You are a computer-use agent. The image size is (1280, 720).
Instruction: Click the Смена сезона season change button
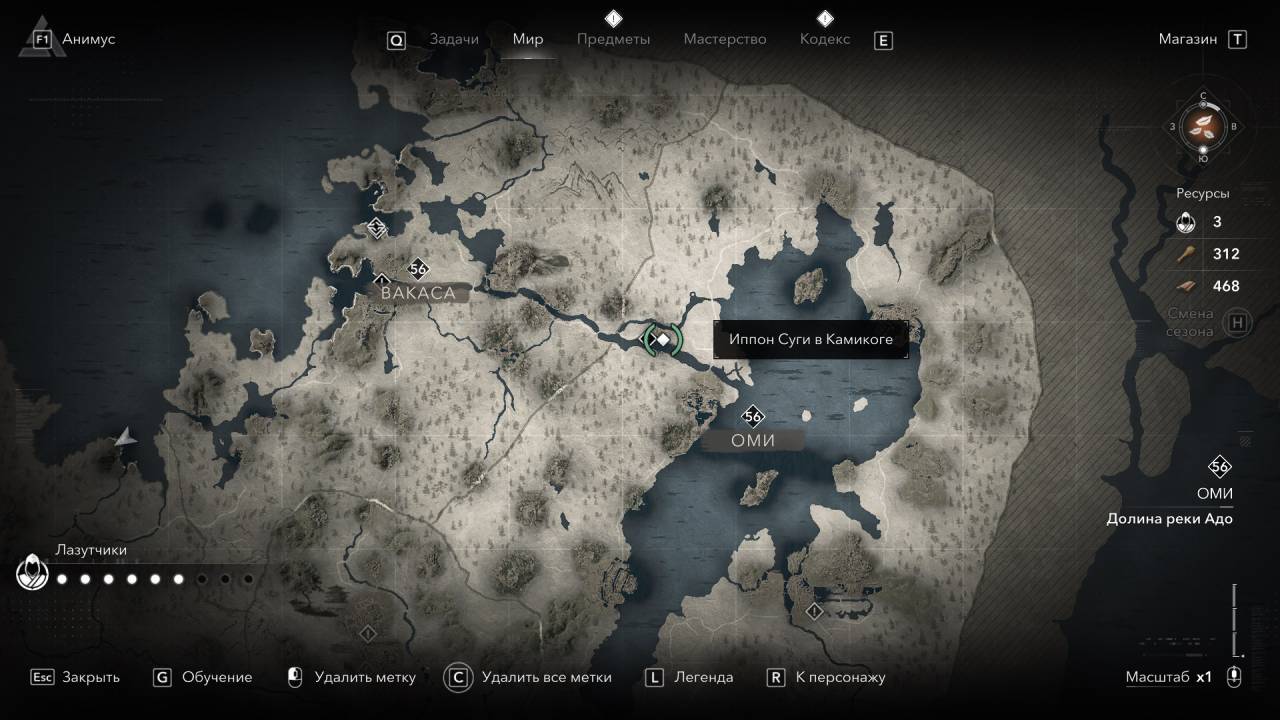coord(1238,323)
